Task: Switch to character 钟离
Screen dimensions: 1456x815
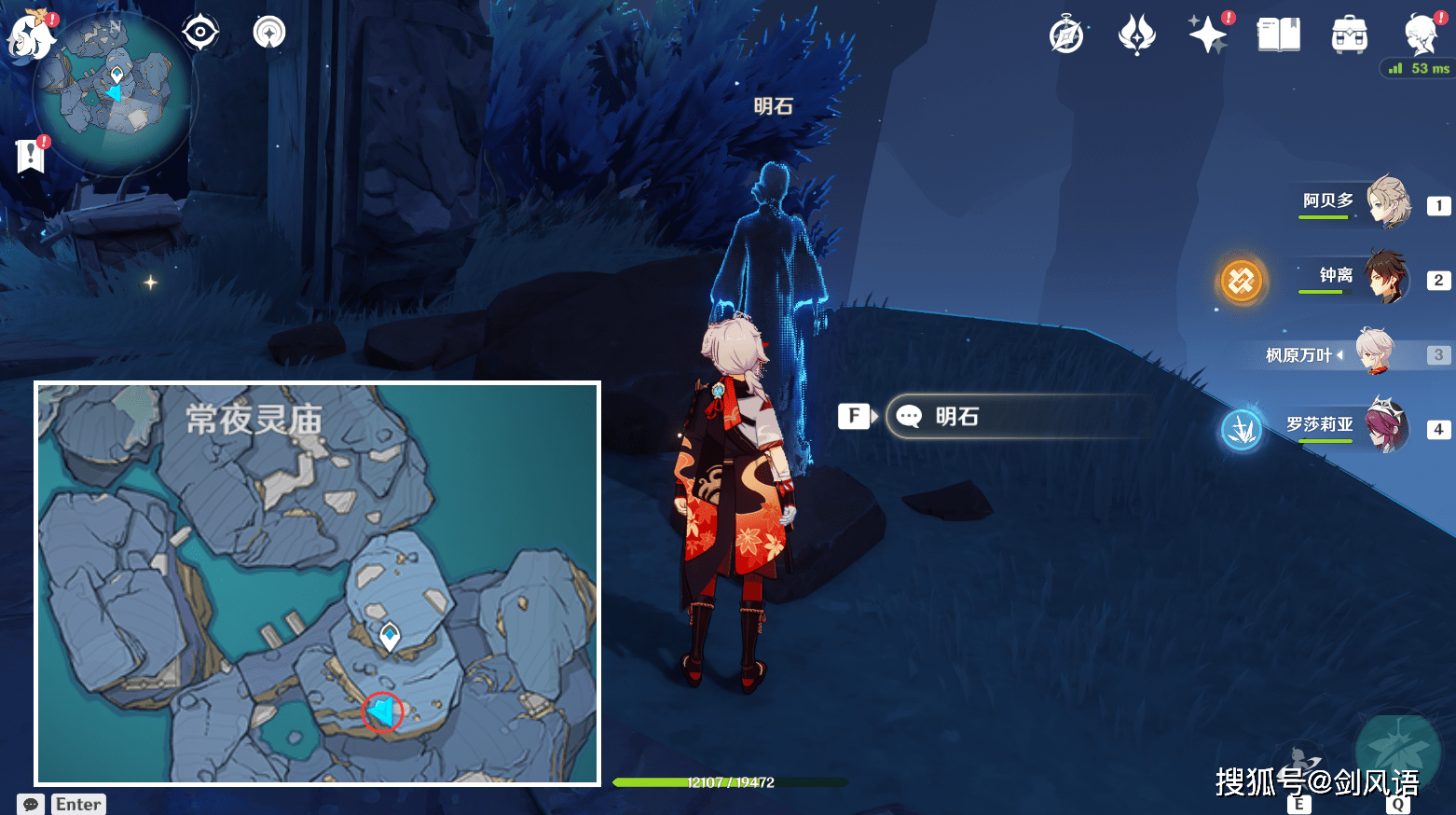Action: pyautogui.click(x=1386, y=277)
